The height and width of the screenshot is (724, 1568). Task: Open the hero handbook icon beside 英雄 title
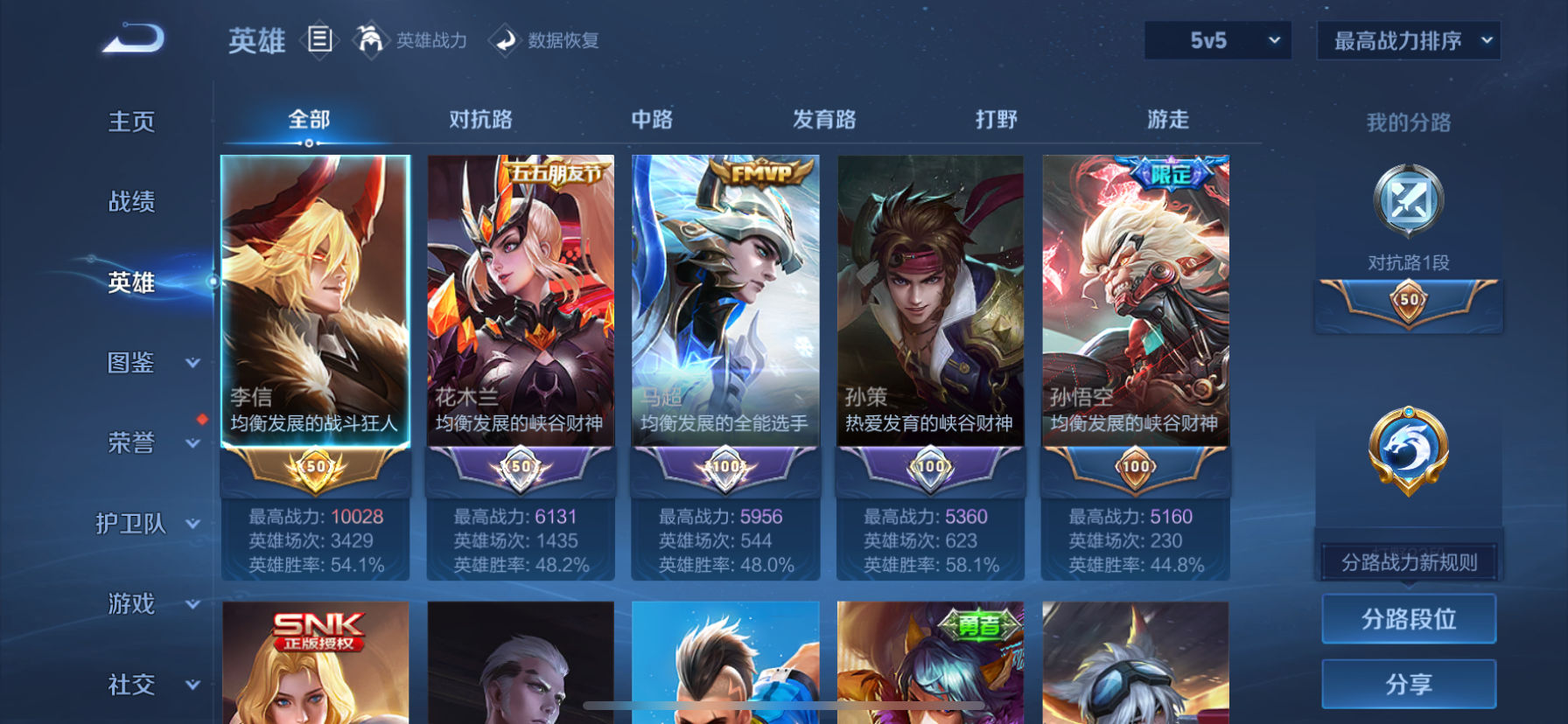coord(319,40)
